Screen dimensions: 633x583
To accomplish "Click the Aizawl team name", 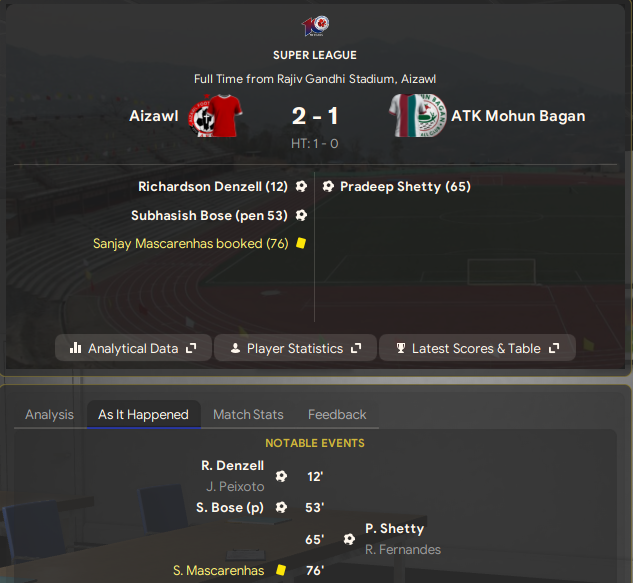I will (153, 116).
